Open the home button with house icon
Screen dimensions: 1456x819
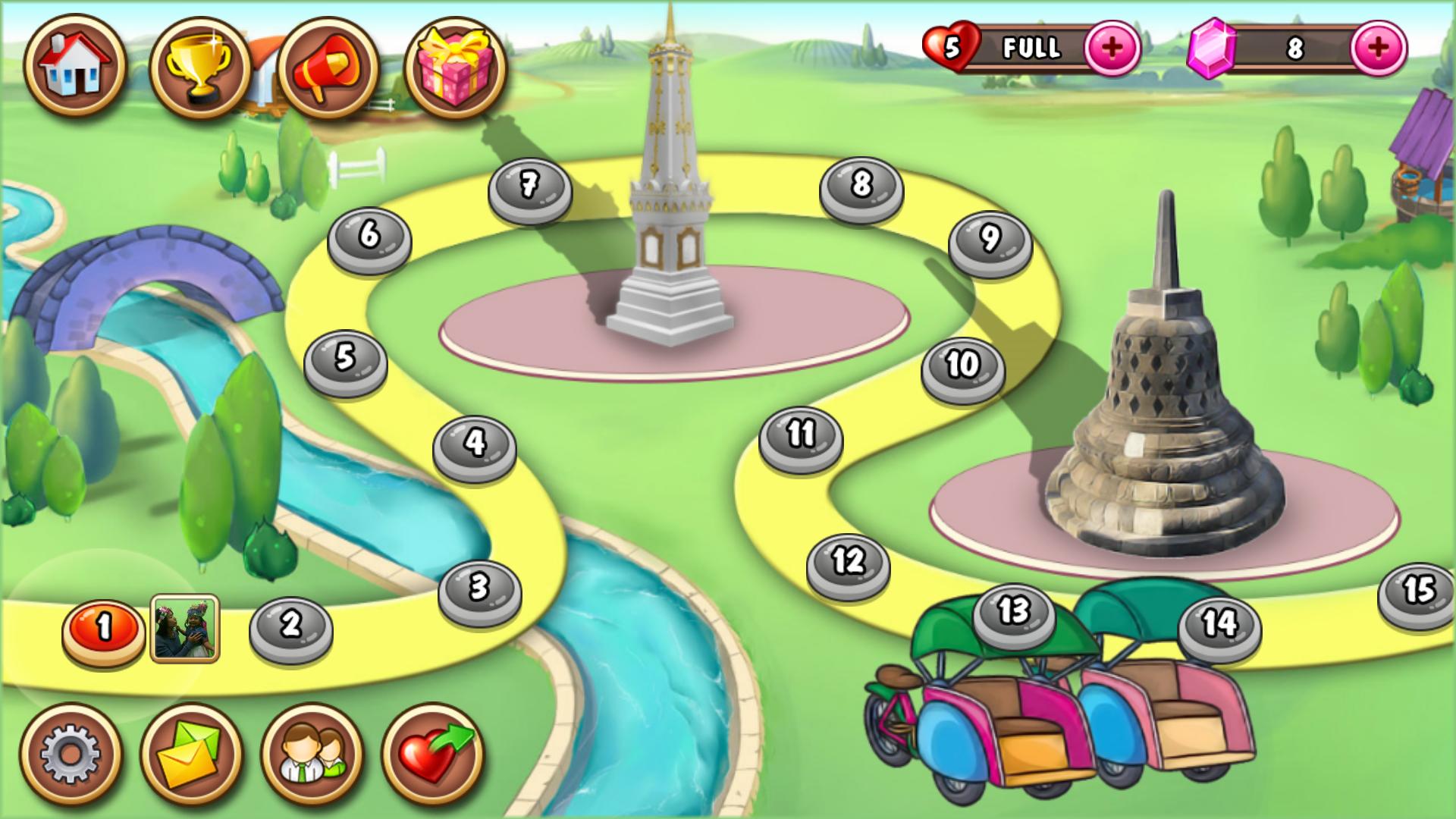click(75, 66)
